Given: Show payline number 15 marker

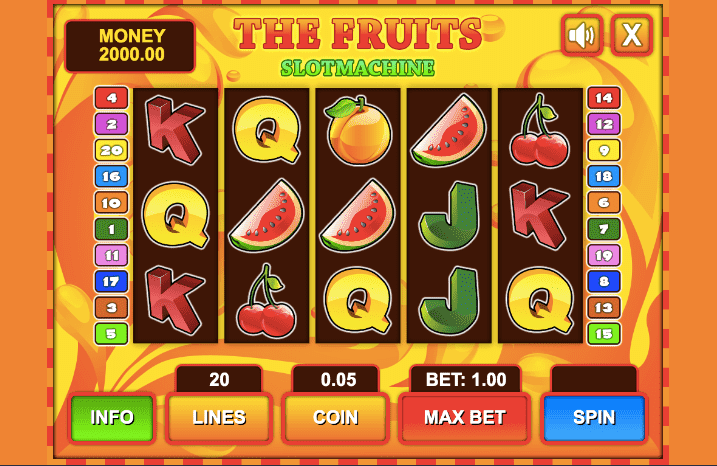Looking at the screenshot, I should 603,333.
